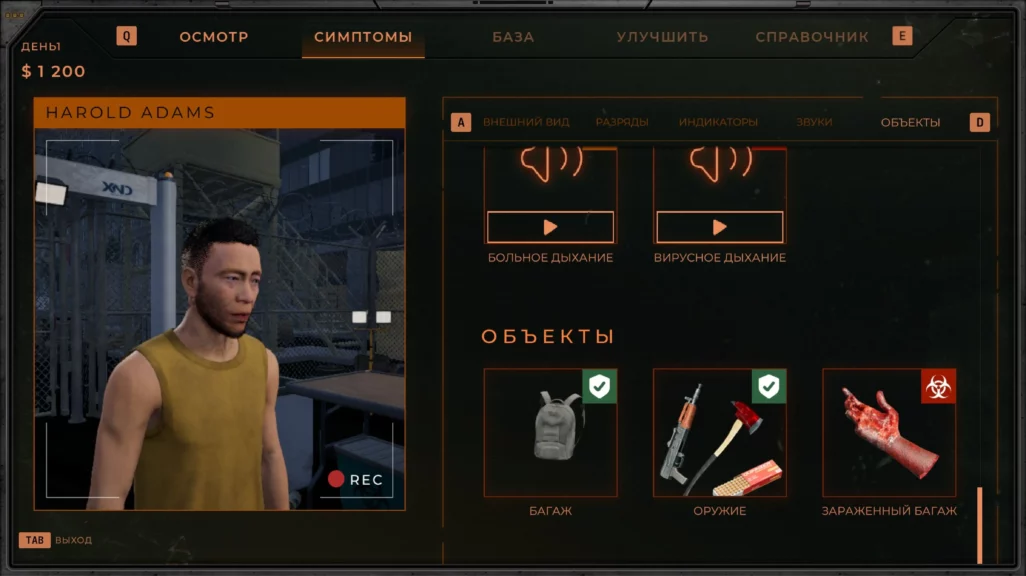This screenshot has height=576, width=1026.
Task: Open the ИНДИКАТОРЫ sub-tab
Action: 718,122
